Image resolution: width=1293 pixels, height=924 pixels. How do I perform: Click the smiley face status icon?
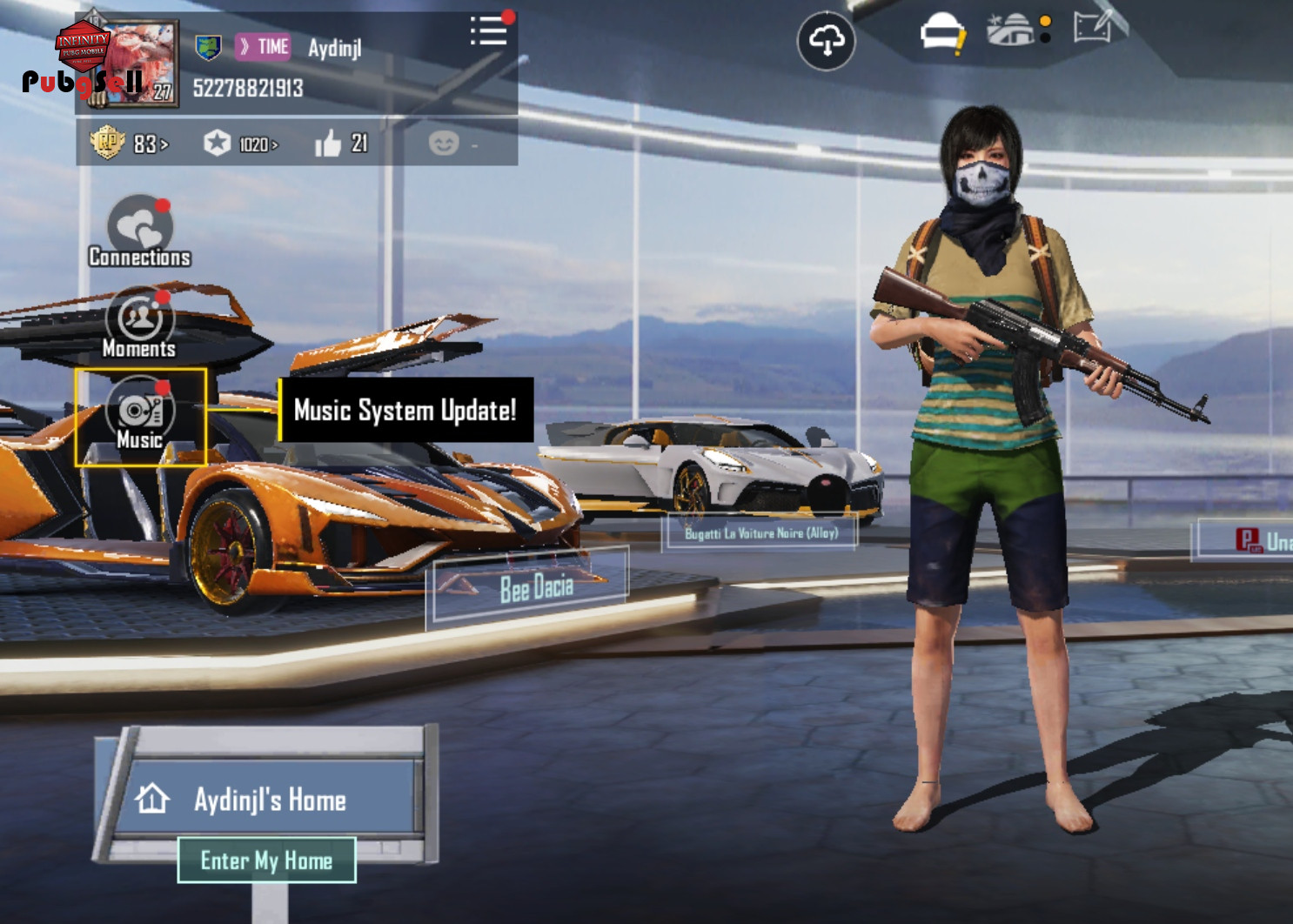(444, 143)
